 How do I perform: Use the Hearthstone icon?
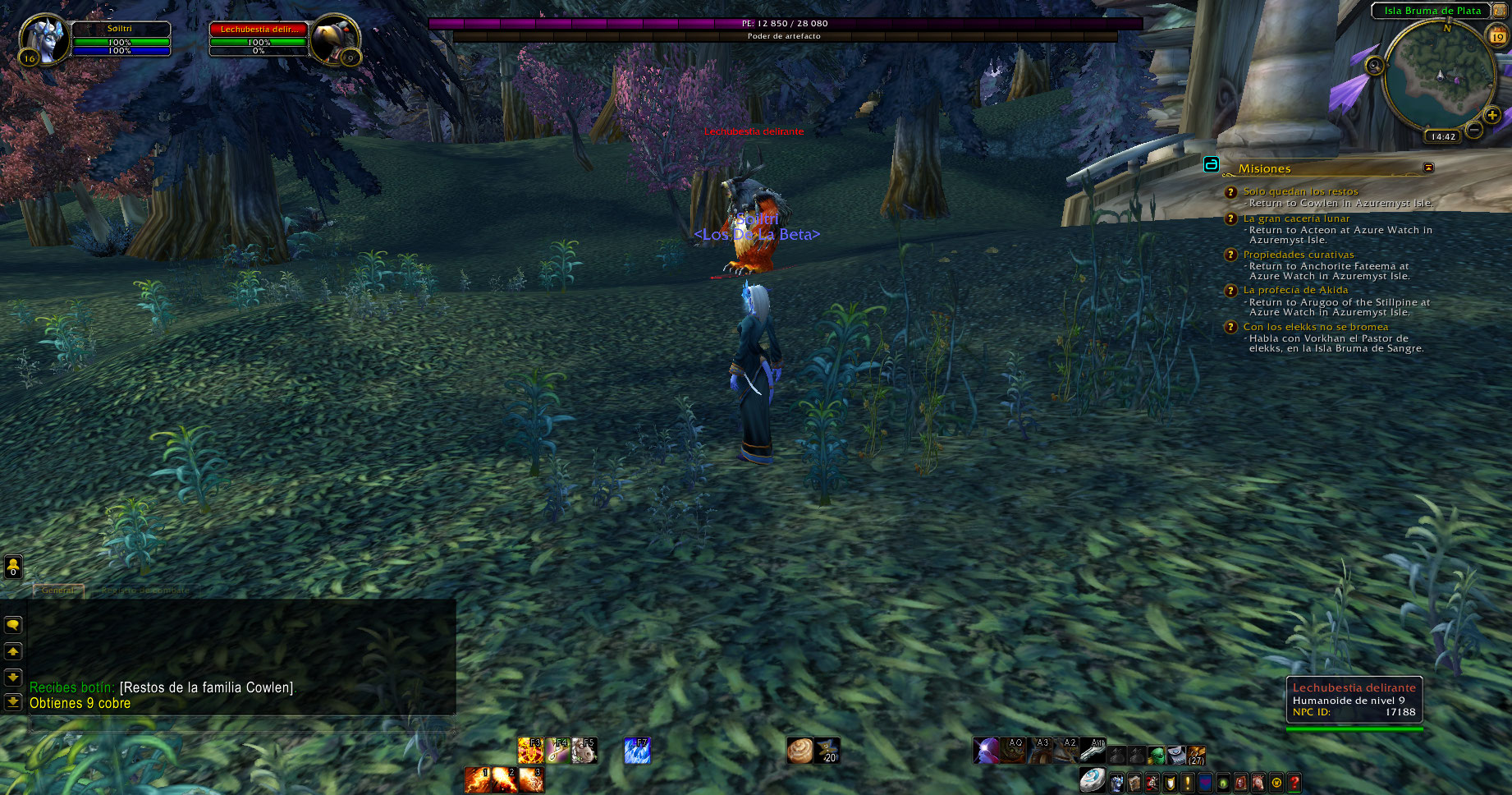1092,779
